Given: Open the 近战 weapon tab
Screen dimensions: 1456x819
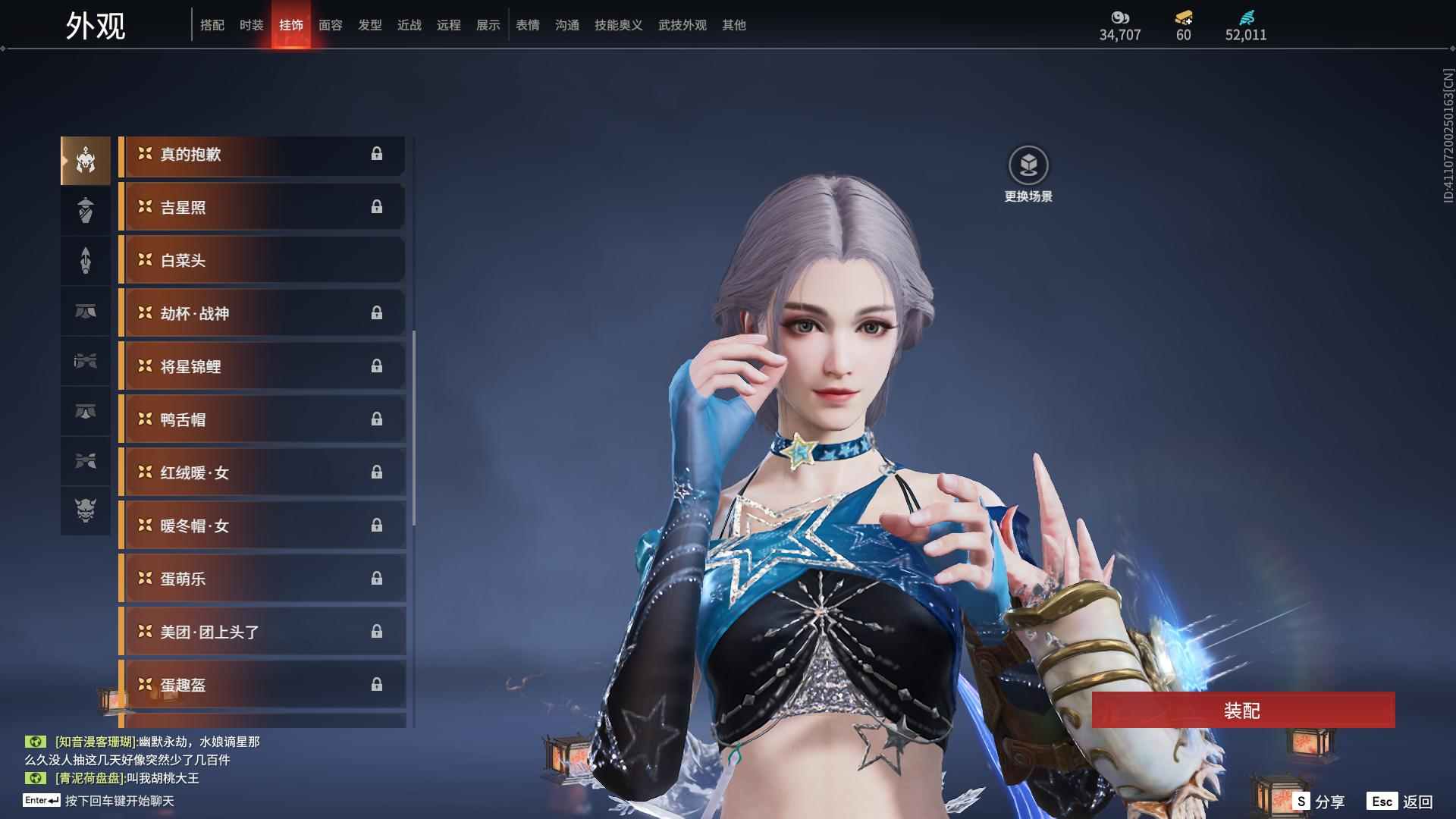Looking at the screenshot, I should pos(409,25).
